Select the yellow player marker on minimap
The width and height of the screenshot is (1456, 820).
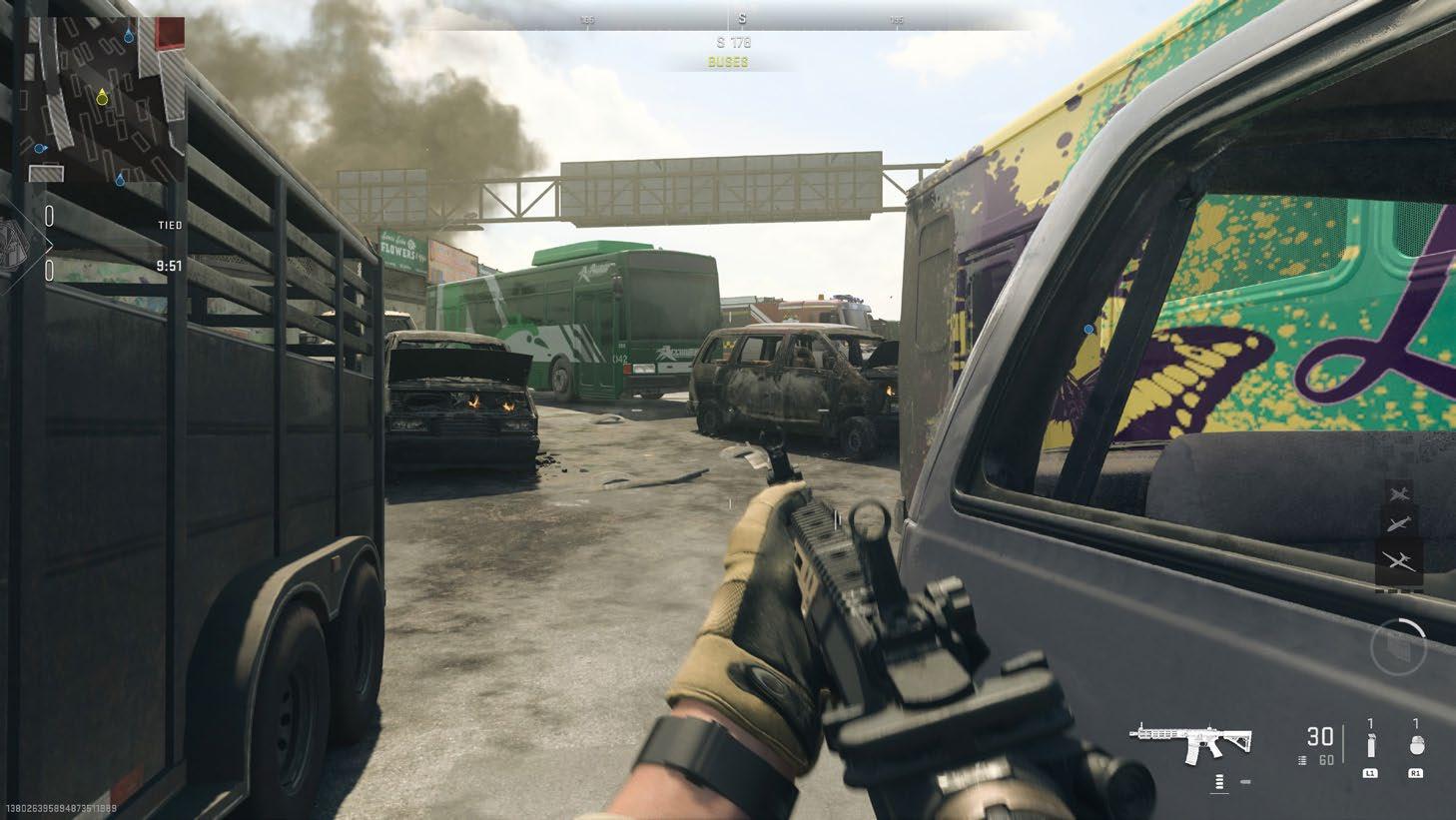101,97
